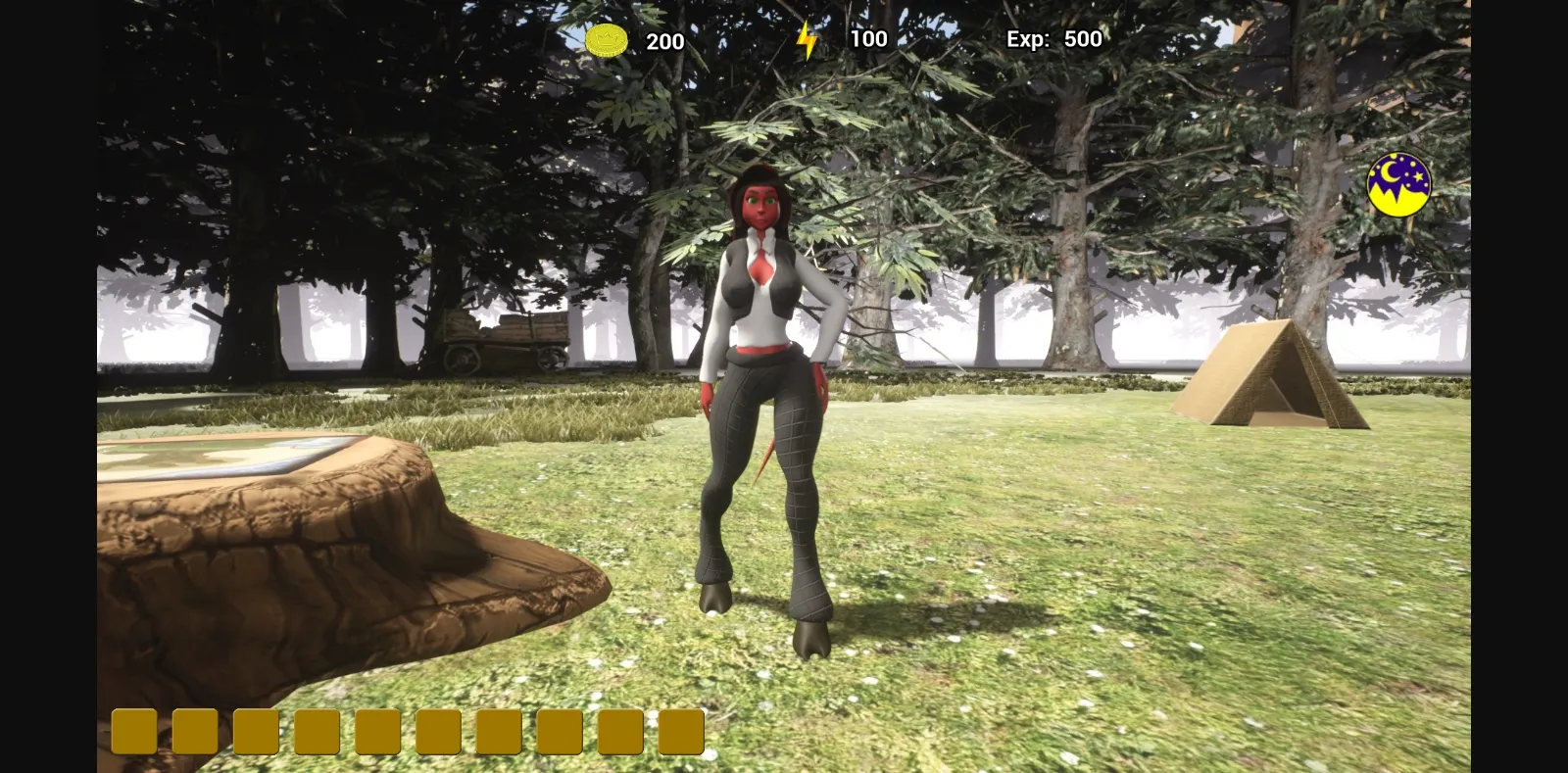
Task: Toggle selection of the fourth hotbar slot
Action: (315, 730)
